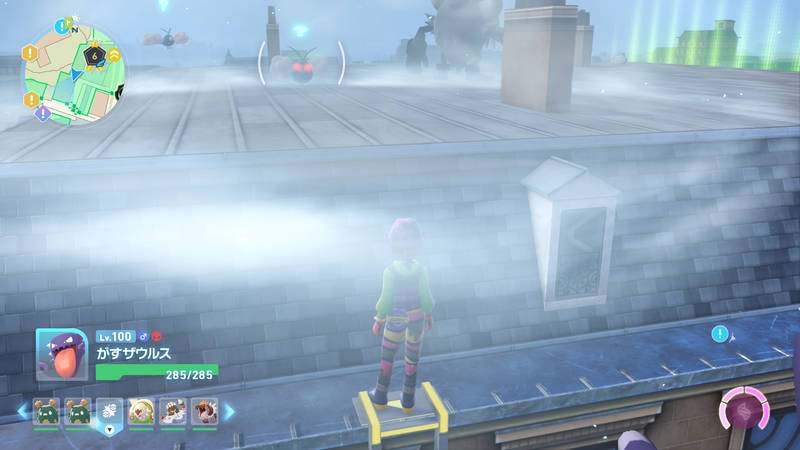
Task: Select the blue exclamation marker atop minimap
Action: [64, 23]
